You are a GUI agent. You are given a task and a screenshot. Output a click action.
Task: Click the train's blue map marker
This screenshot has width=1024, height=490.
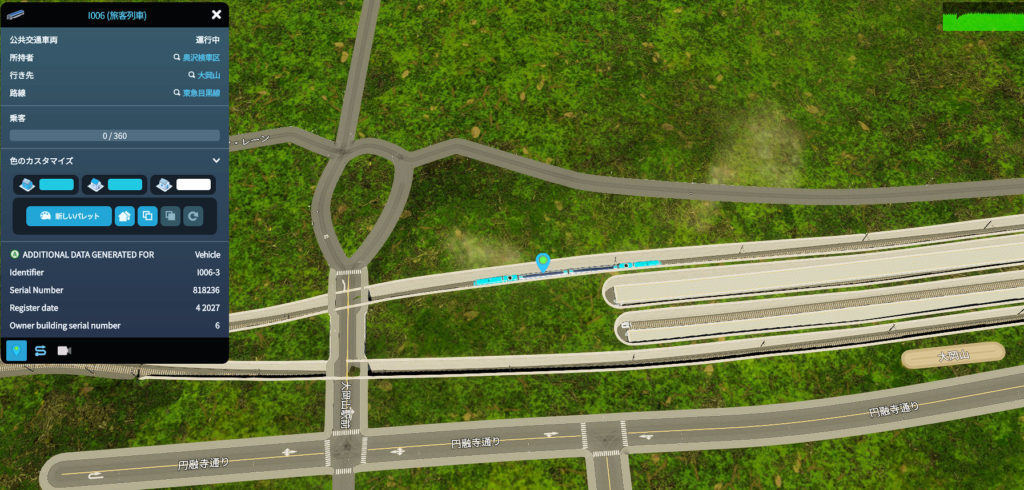pos(543,262)
